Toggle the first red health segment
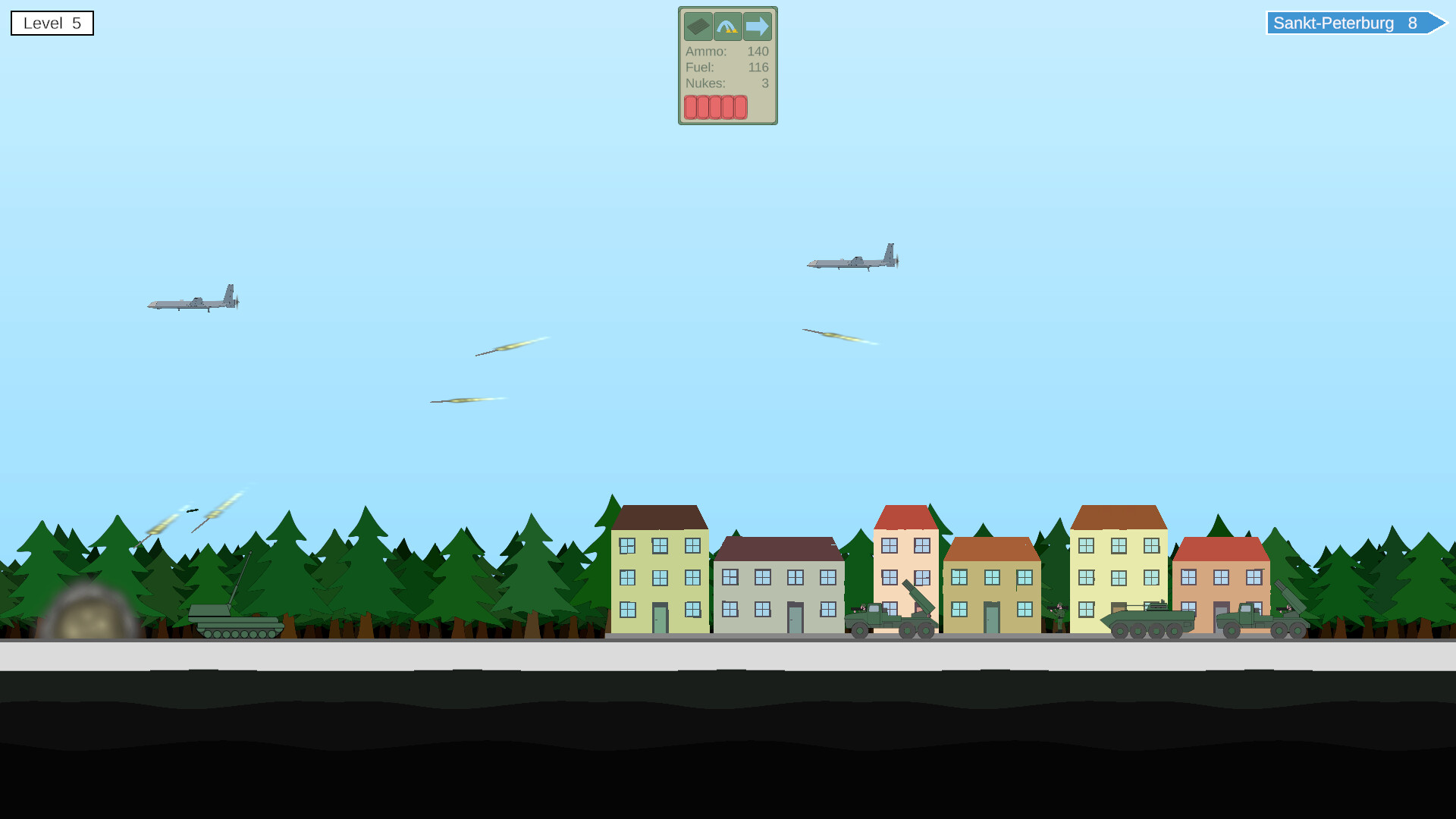1456x819 pixels. [691, 108]
